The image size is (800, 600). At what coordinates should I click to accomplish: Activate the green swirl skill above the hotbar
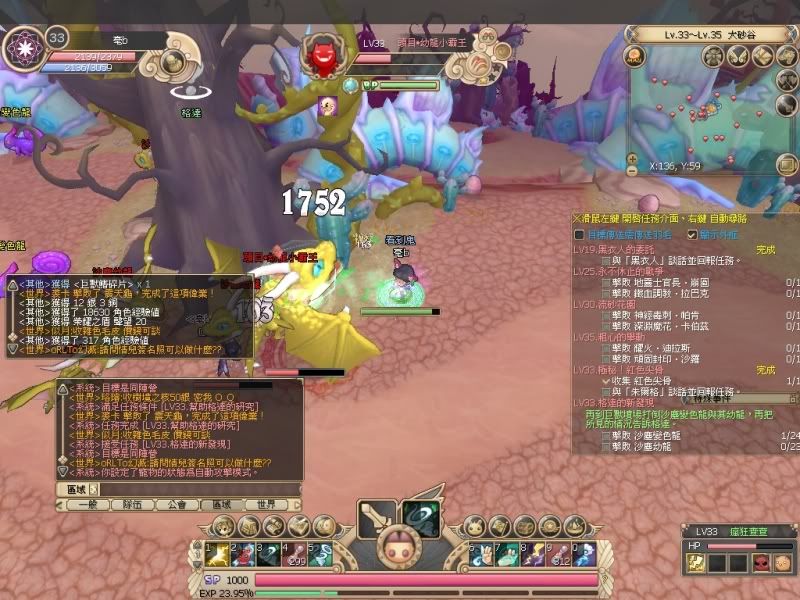[422, 517]
